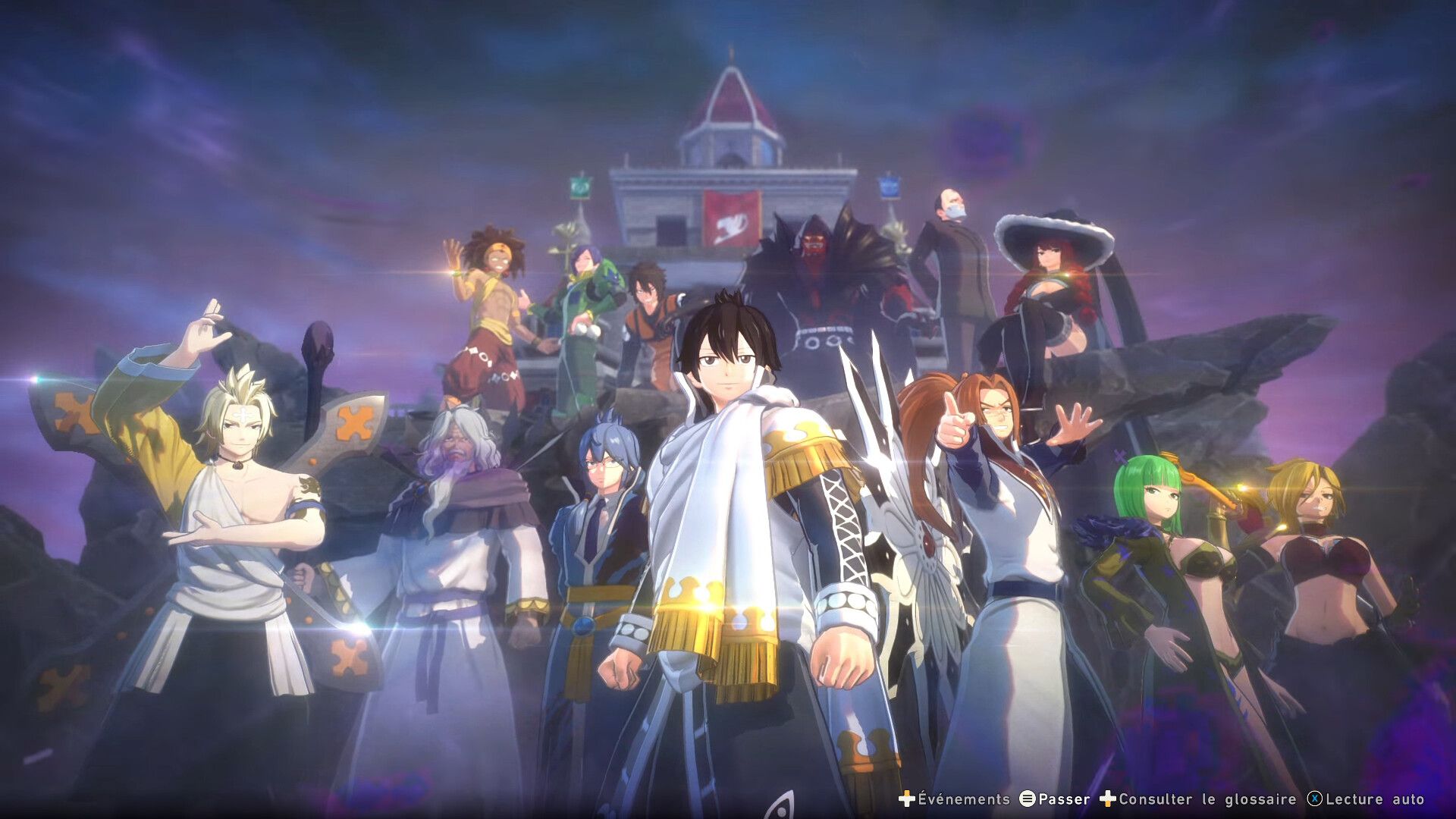The width and height of the screenshot is (1456, 819).
Task: Click the circular menu icon next to Passer
Action: pyautogui.click(x=1027, y=799)
